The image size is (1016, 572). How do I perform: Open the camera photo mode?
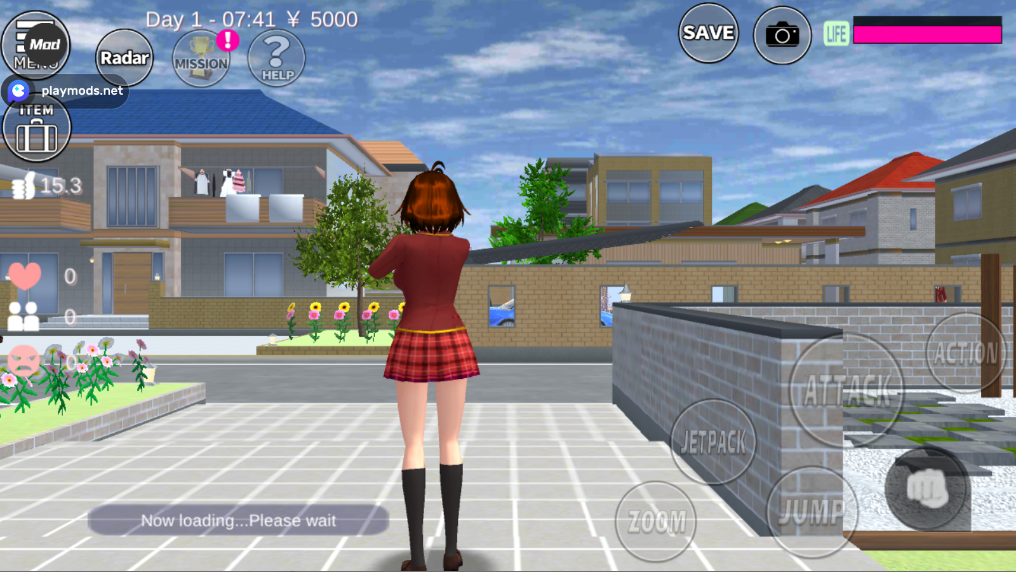[x=782, y=35]
